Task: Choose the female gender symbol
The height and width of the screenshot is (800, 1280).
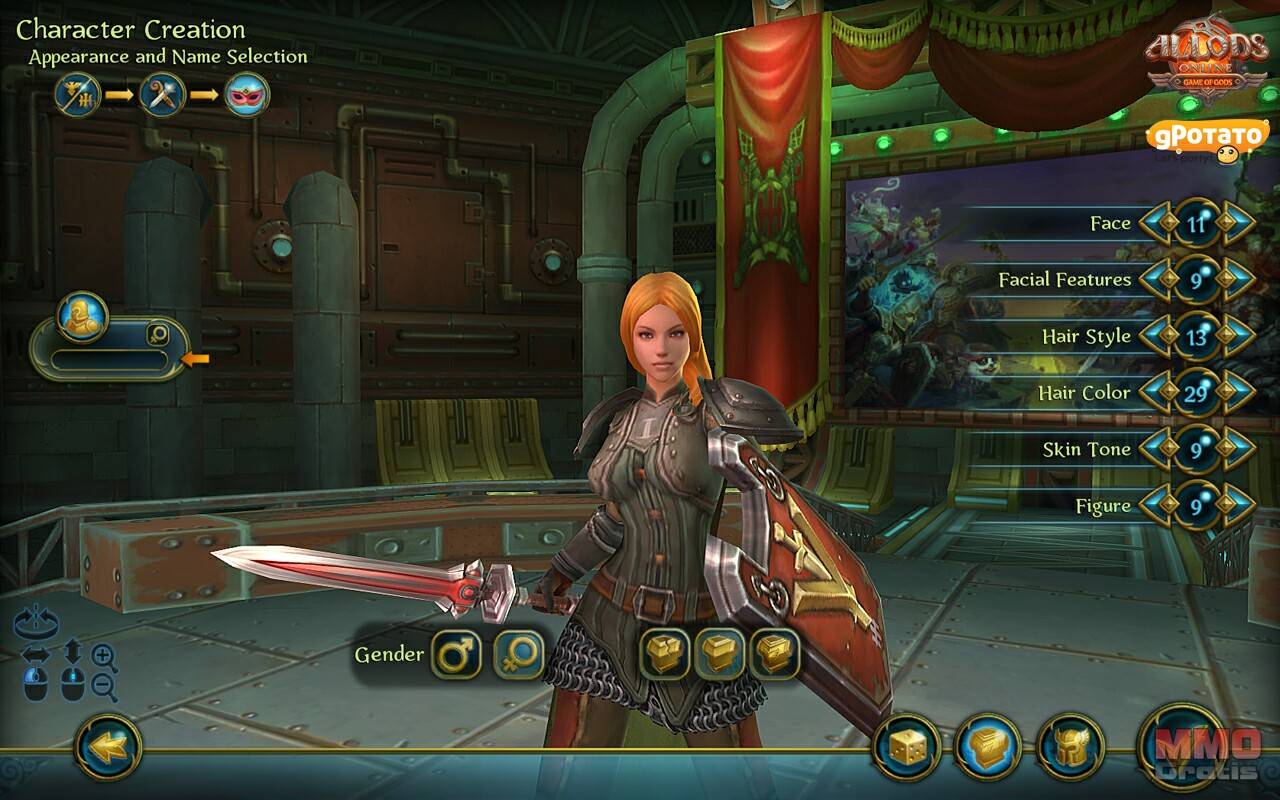Action: pos(519,655)
